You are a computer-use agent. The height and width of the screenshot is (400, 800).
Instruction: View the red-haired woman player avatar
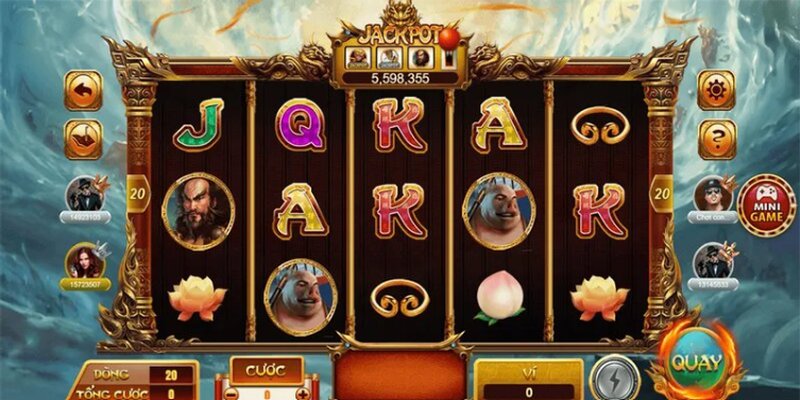(x=84, y=262)
